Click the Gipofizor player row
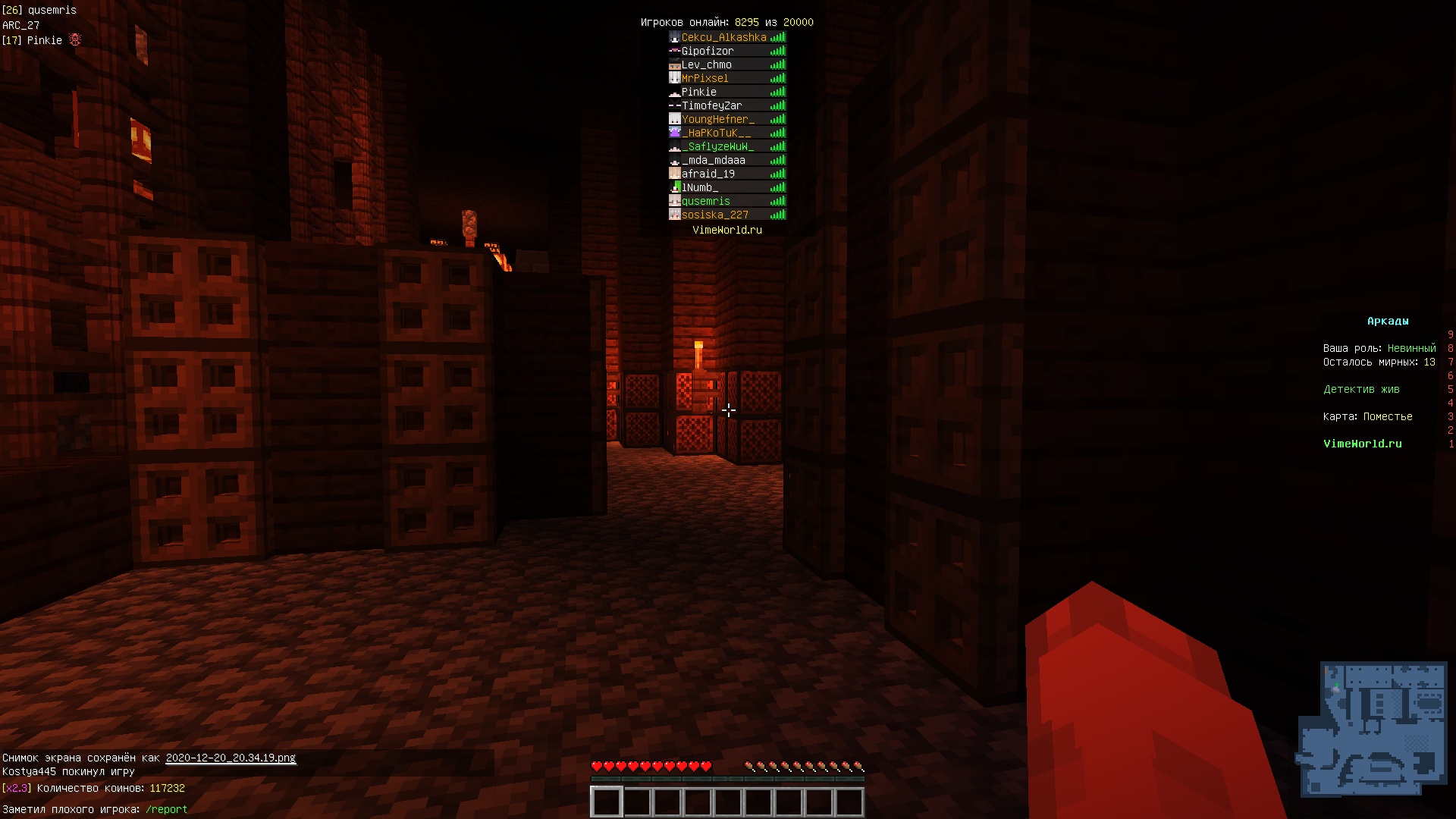Viewport: 1456px width, 819px height. point(708,51)
